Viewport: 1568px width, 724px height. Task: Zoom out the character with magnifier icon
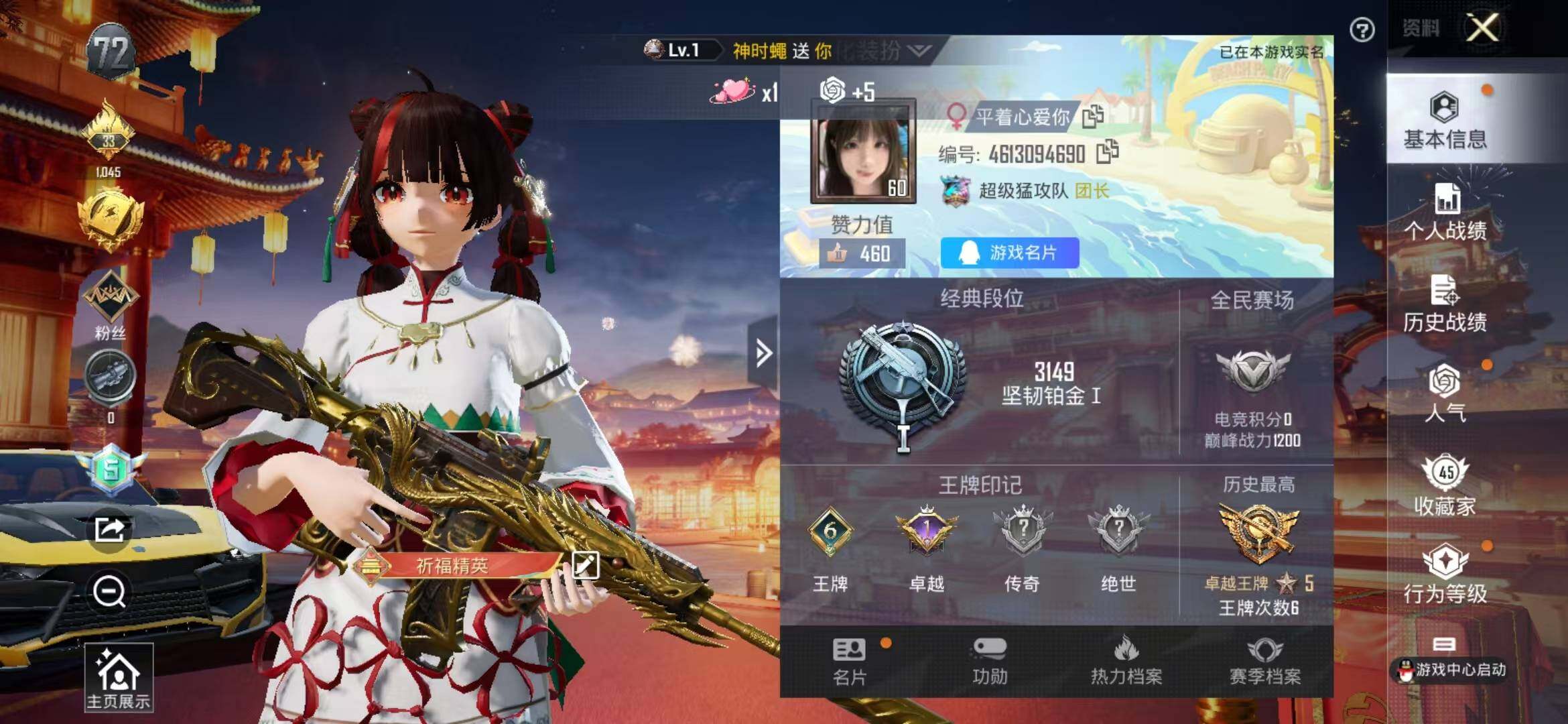point(109,592)
